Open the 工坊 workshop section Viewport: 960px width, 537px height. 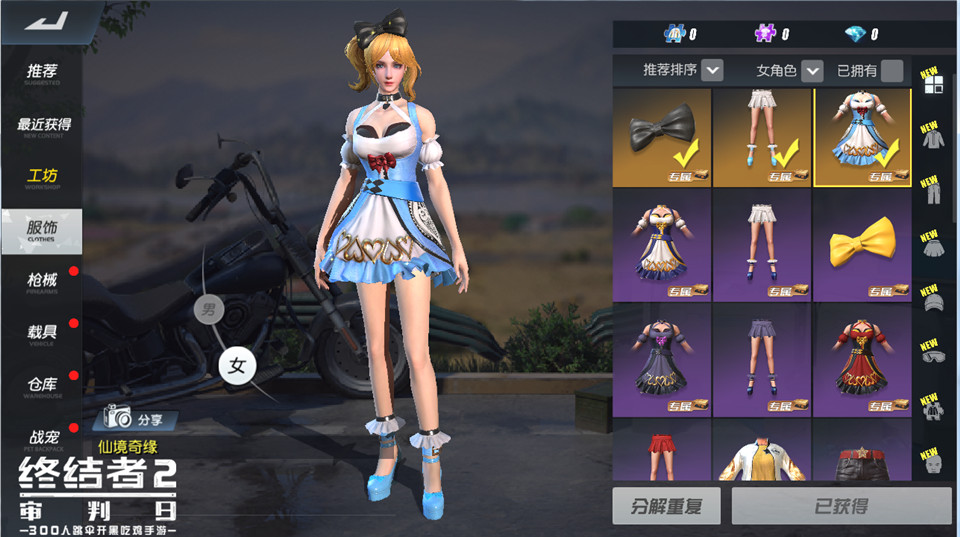(x=42, y=178)
